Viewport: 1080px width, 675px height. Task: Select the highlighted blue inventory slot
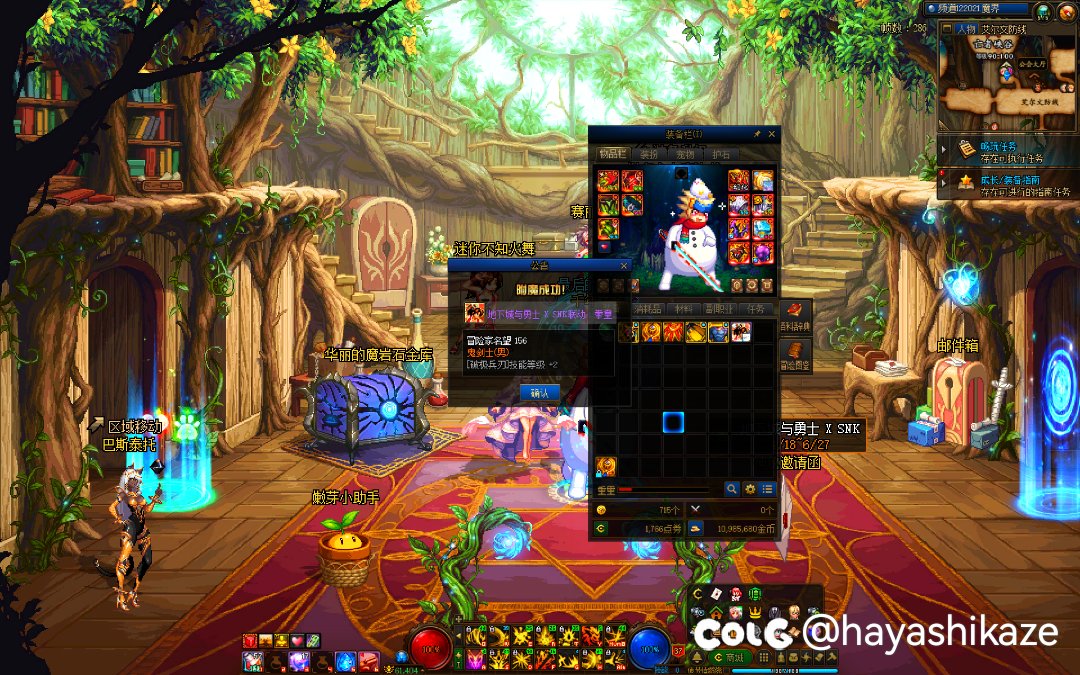click(x=672, y=422)
